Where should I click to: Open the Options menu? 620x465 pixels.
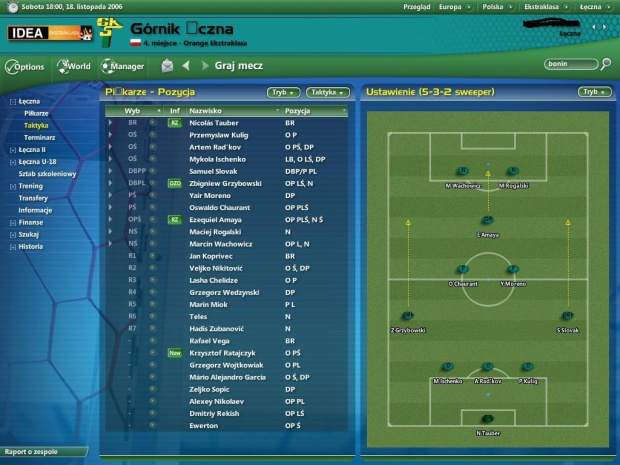(26, 67)
